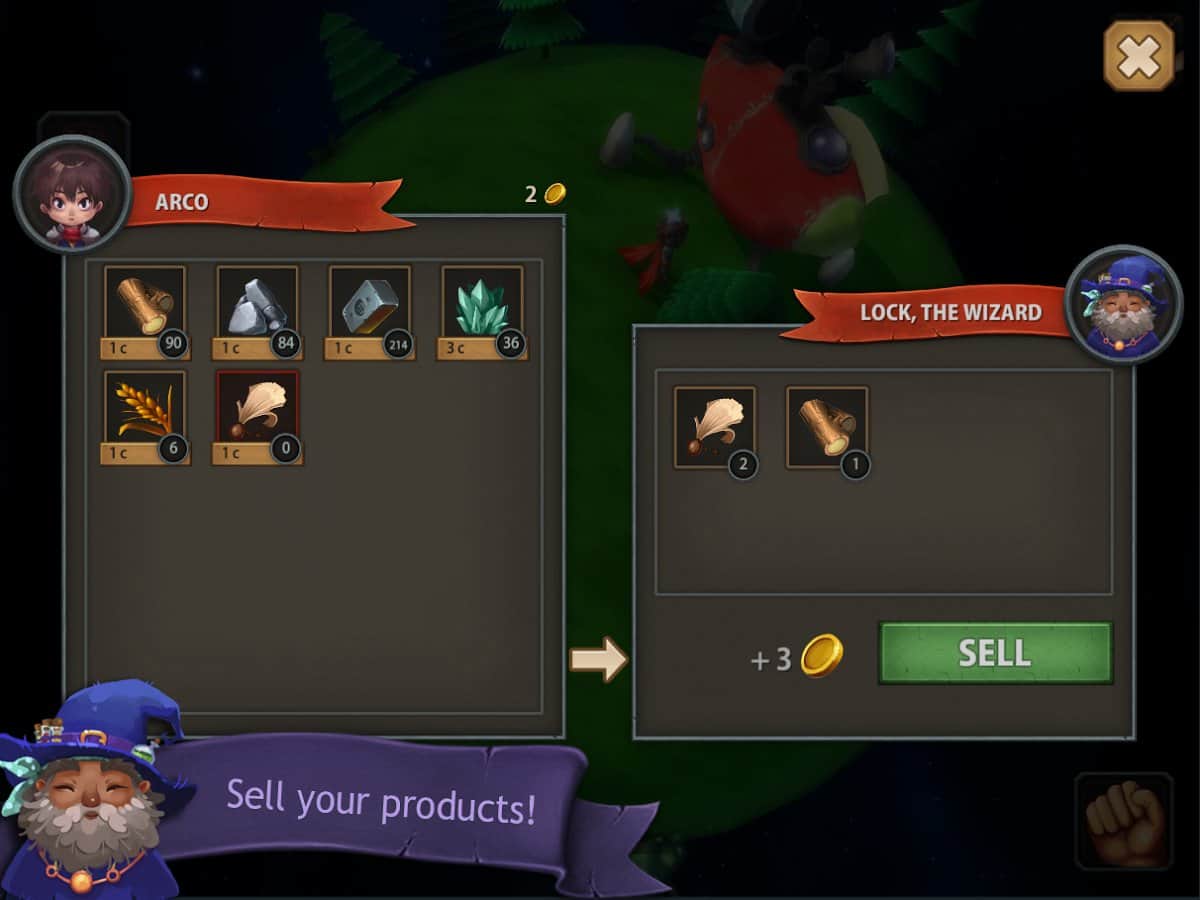Pick the stone rocks slot with 84

257,306
